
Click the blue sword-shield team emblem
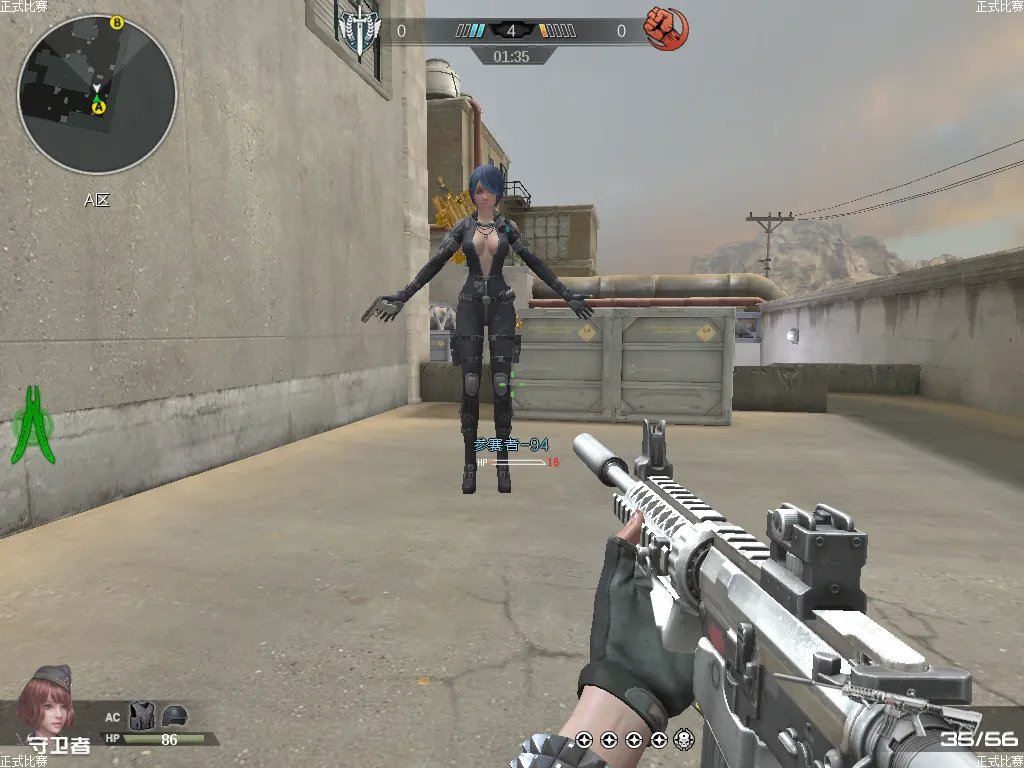click(x=359, y=31)
